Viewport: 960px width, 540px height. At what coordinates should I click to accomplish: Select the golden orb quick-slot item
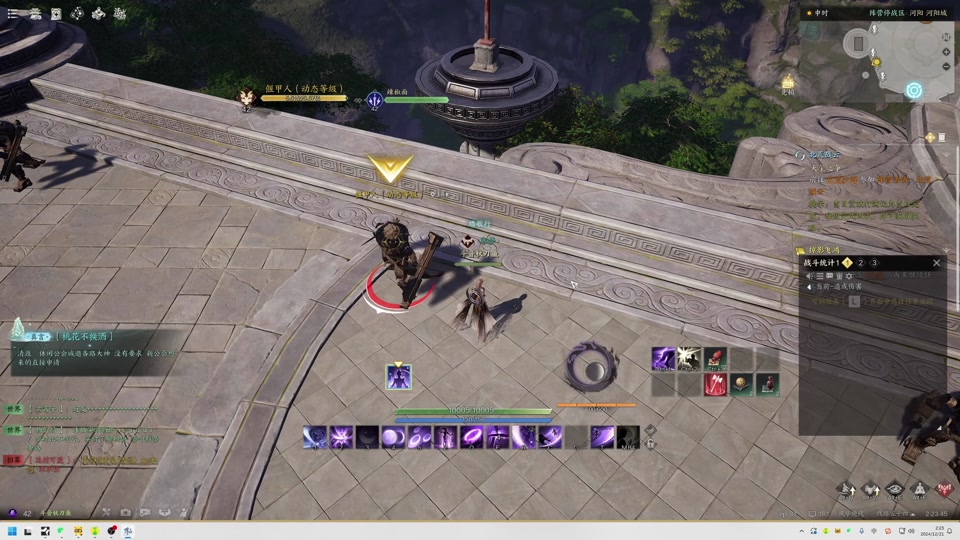741,384
